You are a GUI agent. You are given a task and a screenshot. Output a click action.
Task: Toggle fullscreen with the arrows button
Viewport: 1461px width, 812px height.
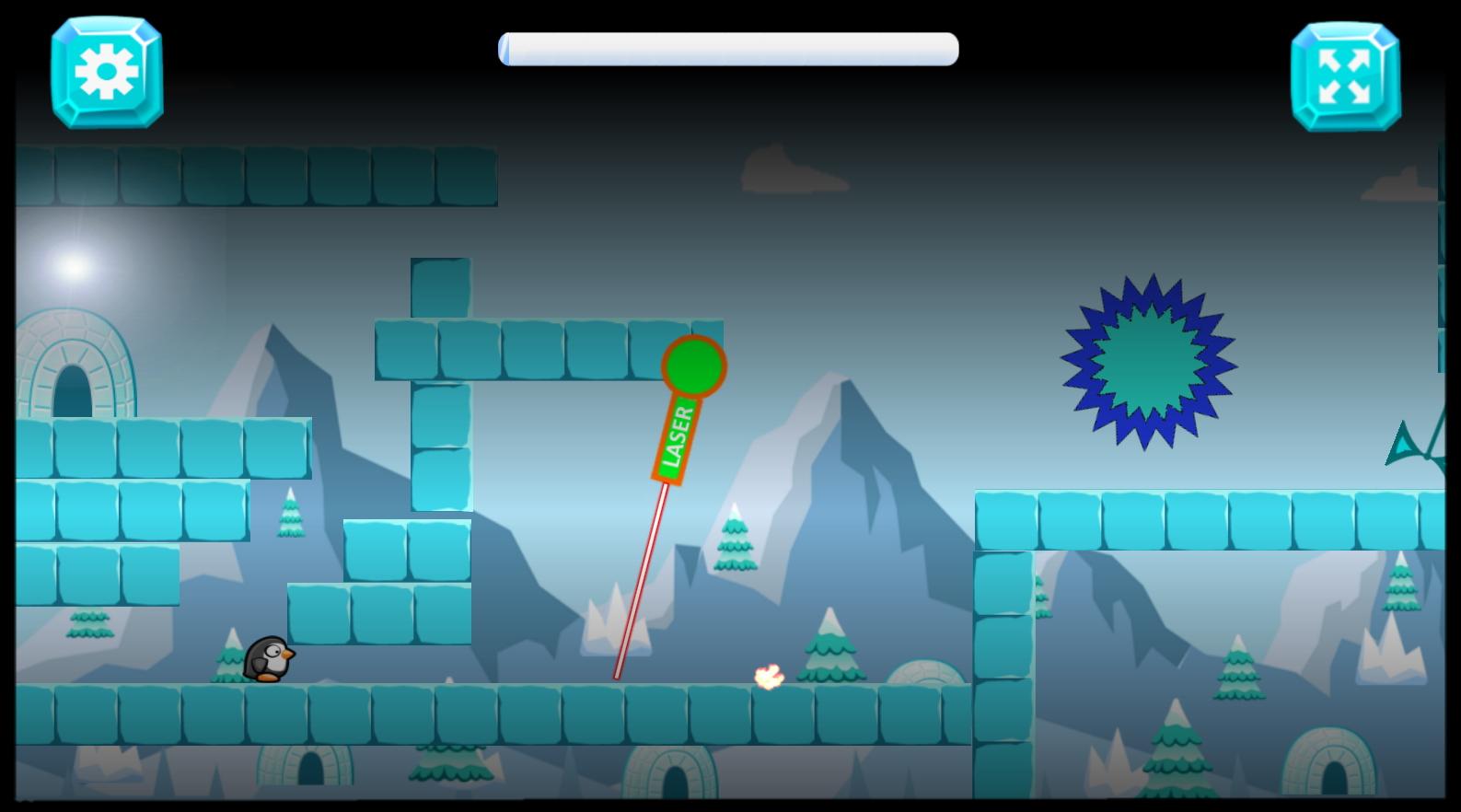(x=1345, y=76)
